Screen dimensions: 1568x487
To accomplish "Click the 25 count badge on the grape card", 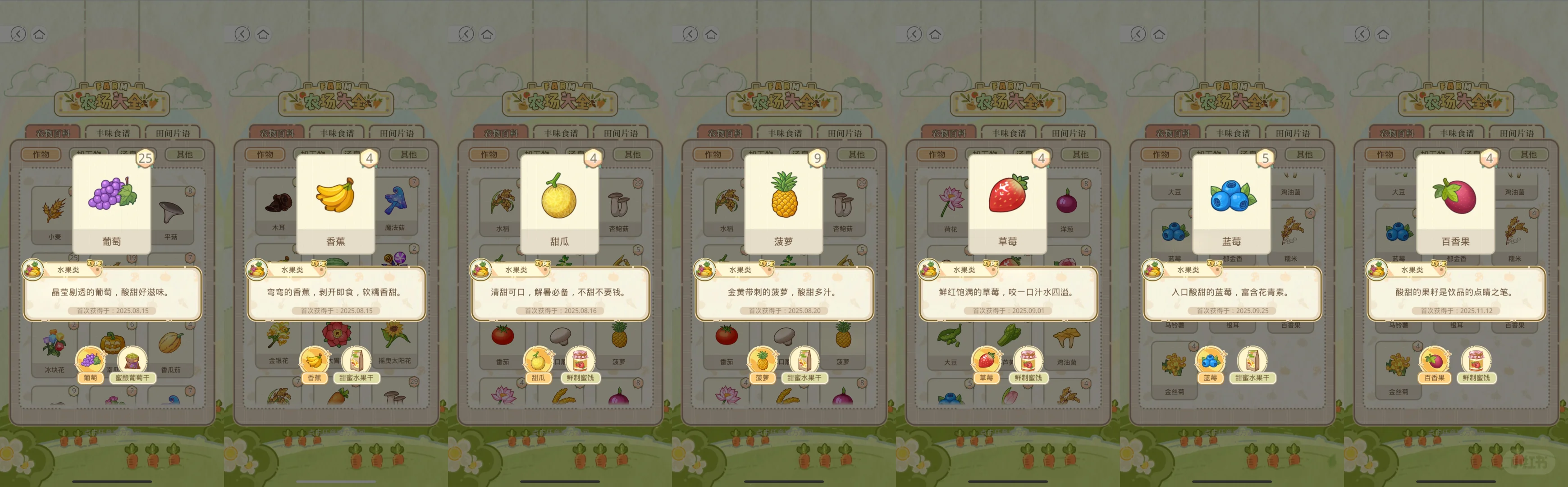I will (x=144, y=158).
